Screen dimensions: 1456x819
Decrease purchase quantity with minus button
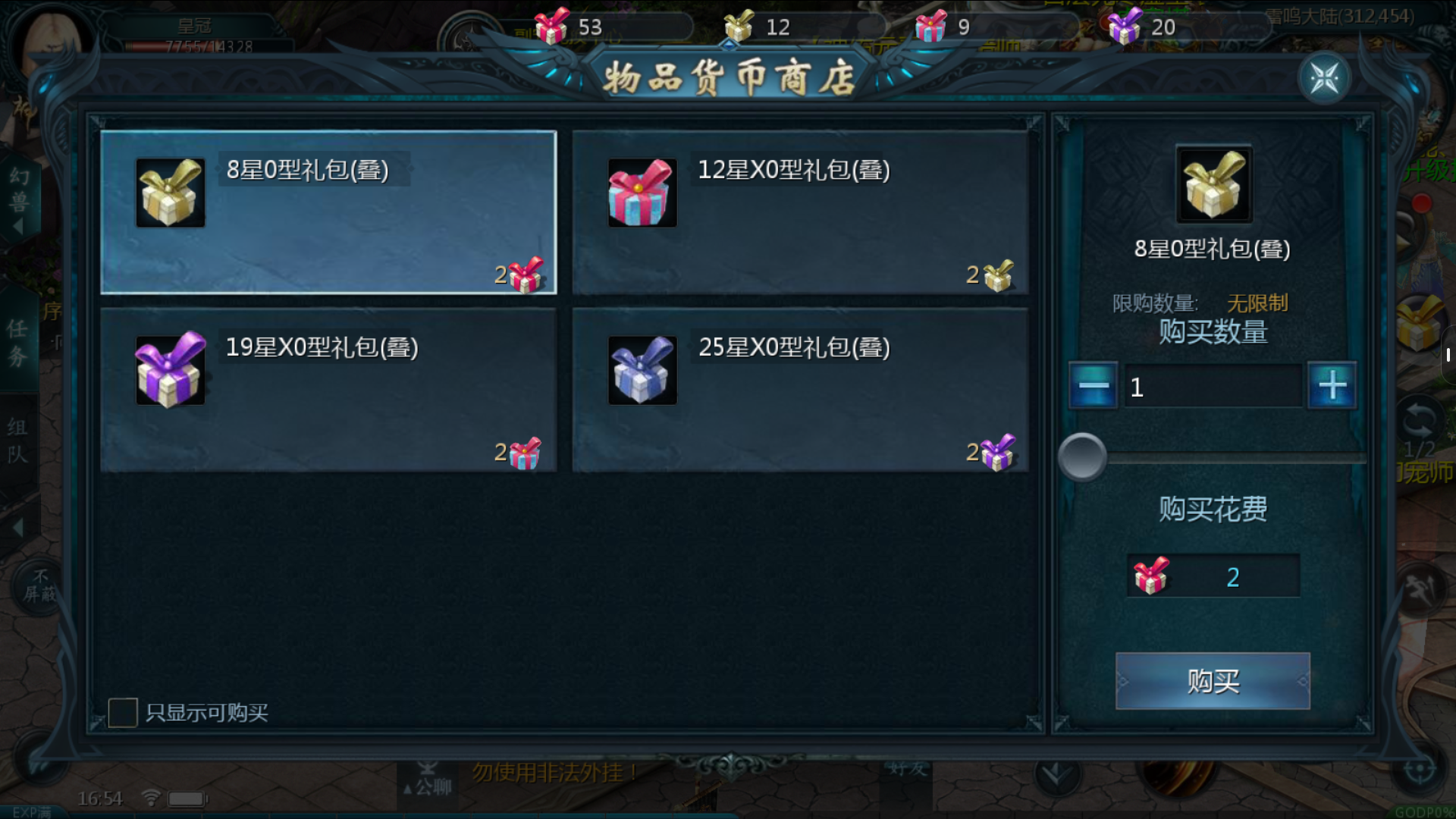(x=1093, y=386)
